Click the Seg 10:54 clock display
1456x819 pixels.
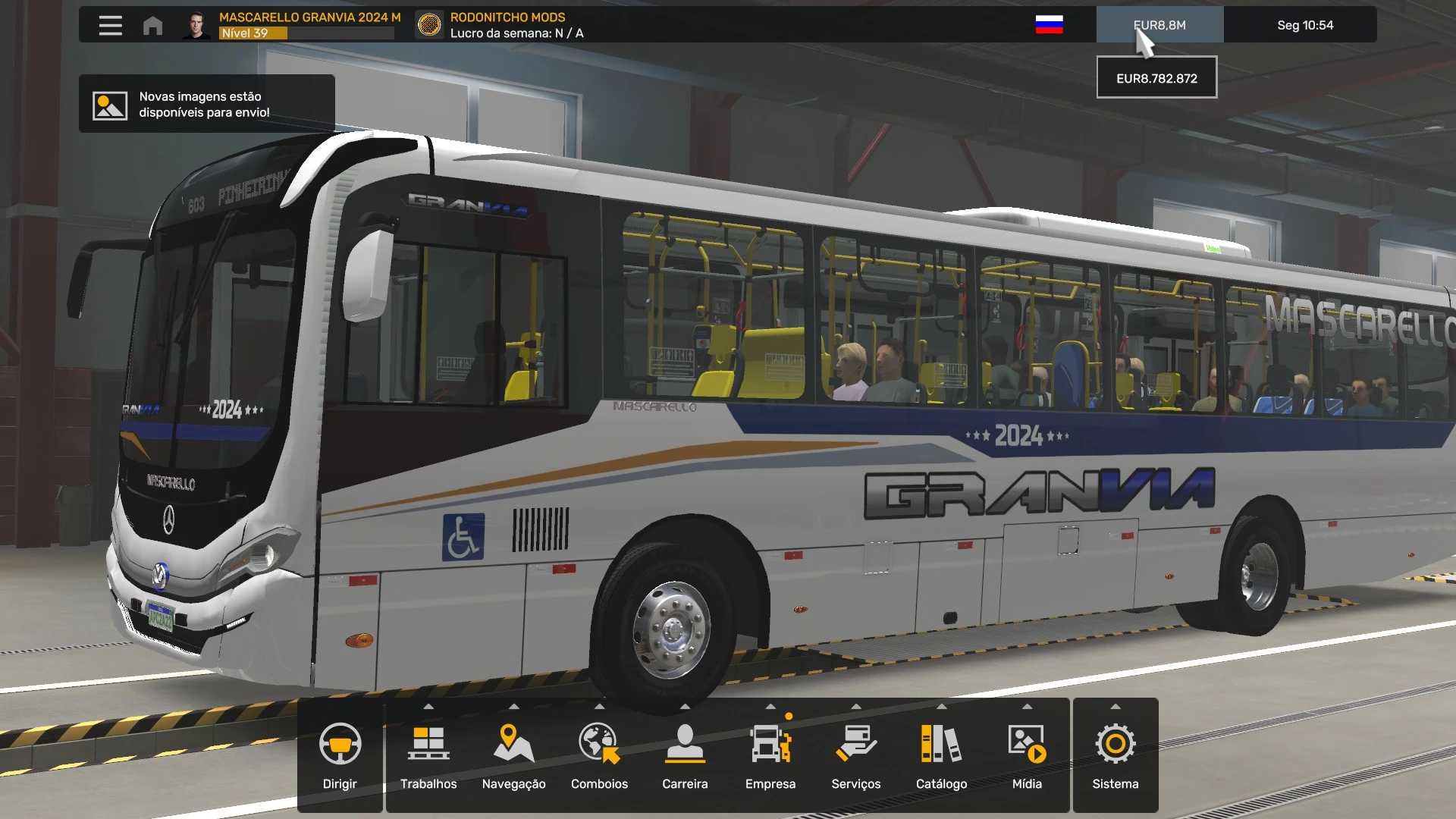pyautogui.click(x=1304, y=25)
